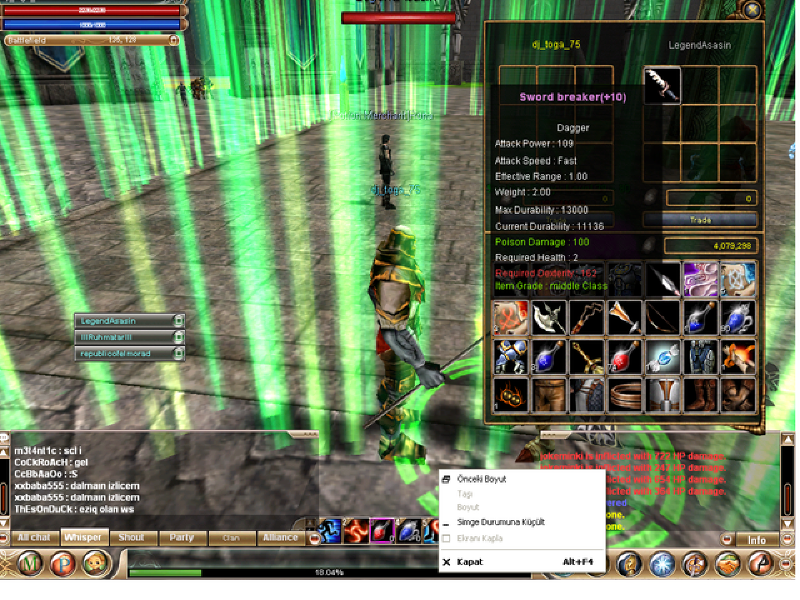
Task: Select the LegendAsasin party member entry
Action: coord(128,321)
